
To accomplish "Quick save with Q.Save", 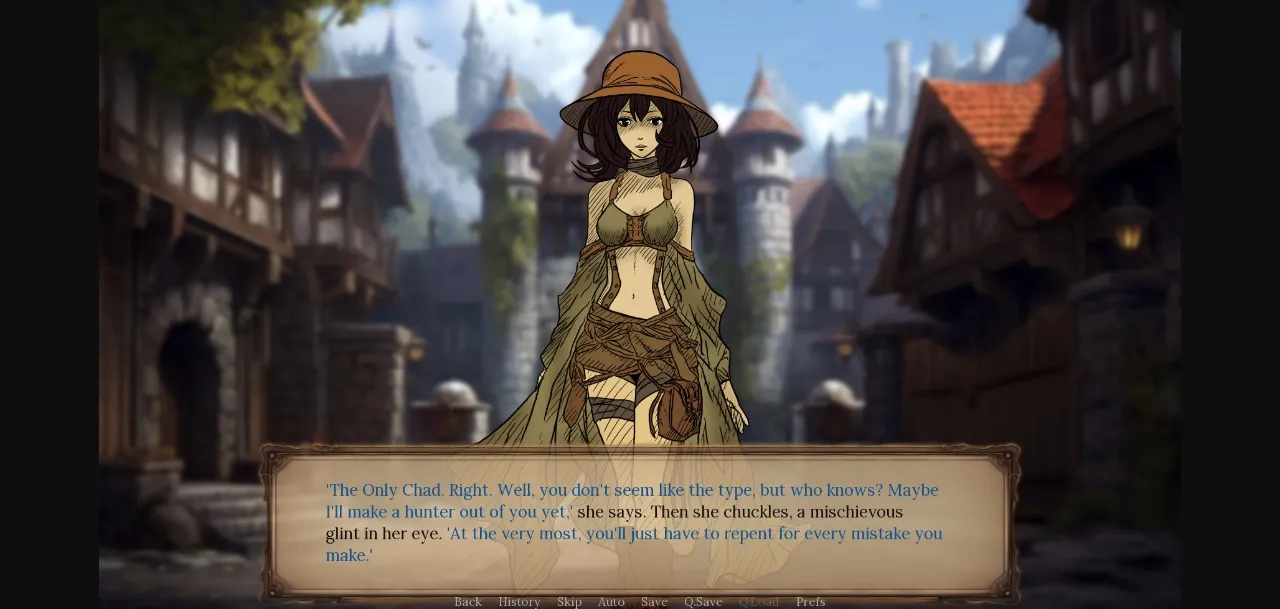I will pos(703,602).
